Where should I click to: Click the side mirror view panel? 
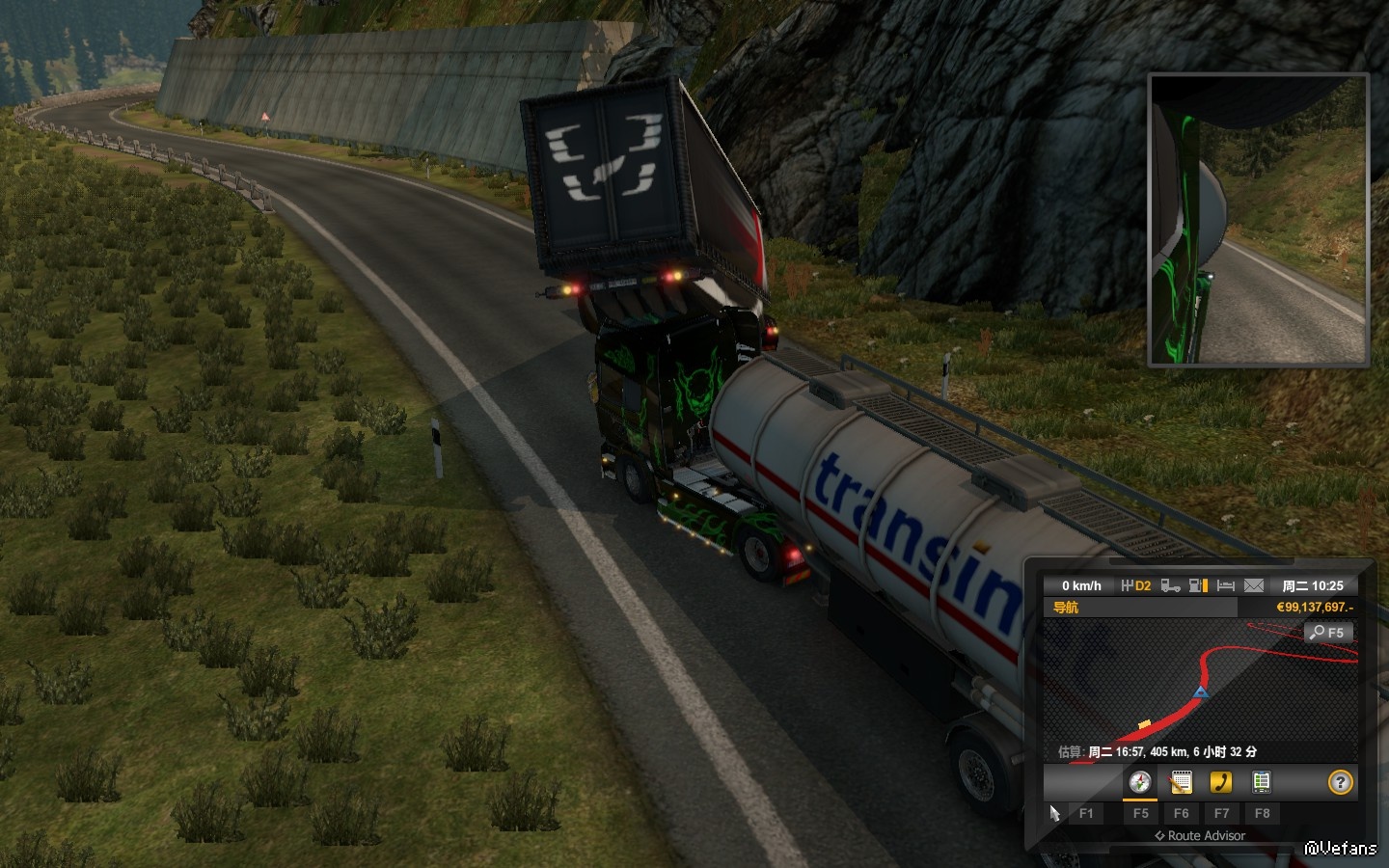coord(1259,220)
